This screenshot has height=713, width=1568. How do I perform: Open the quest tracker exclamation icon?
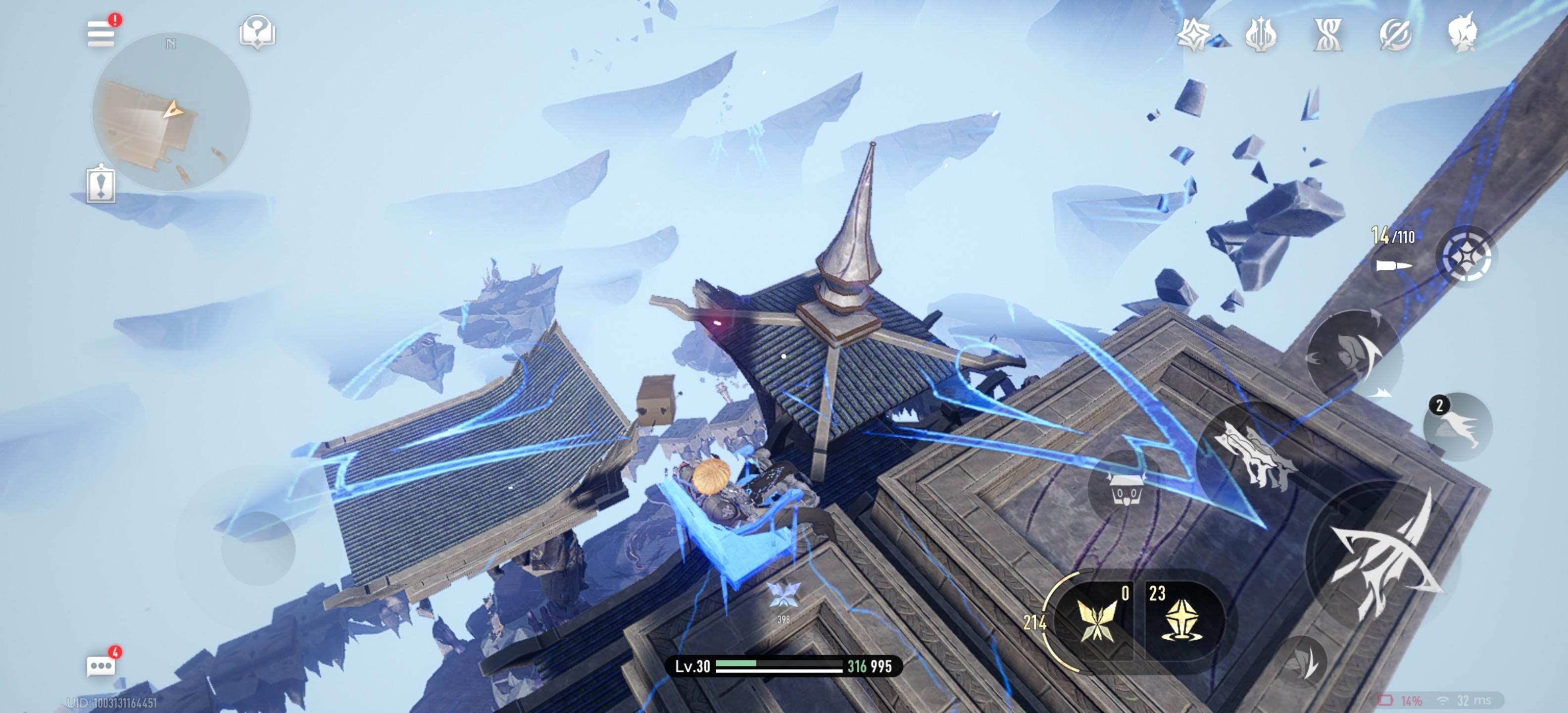pyautogui.click(x=101, y=183)
